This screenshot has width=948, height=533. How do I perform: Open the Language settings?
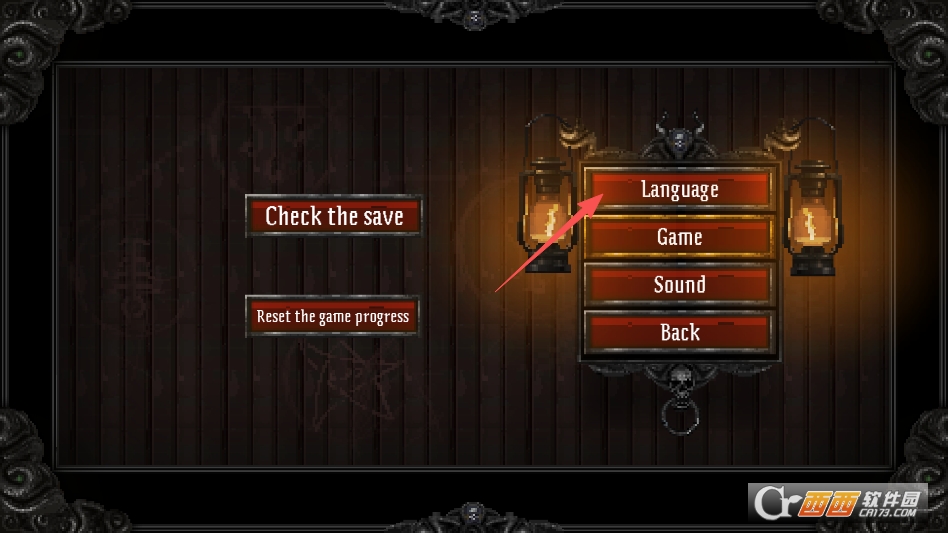(679, 189)
